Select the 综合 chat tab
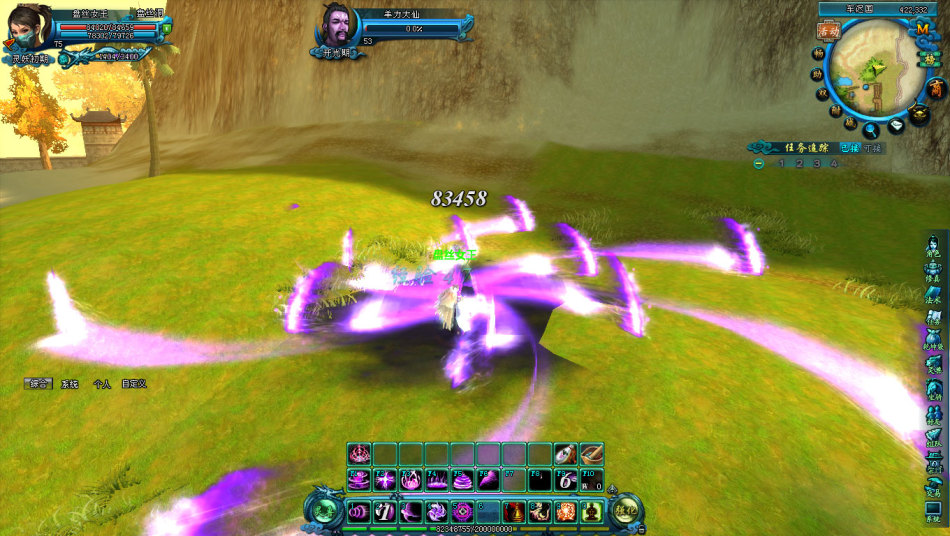The height and width of the screenshot is (536, 950). (x=39, y=383)
